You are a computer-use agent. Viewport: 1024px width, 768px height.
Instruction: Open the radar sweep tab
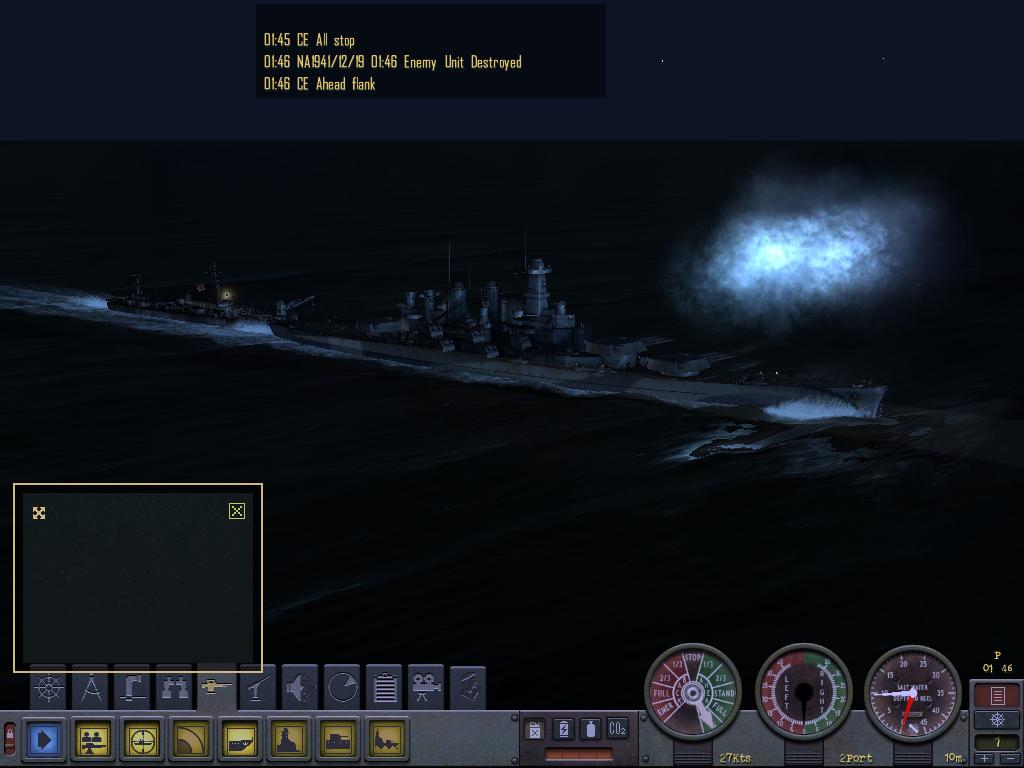tap(342, 688)
